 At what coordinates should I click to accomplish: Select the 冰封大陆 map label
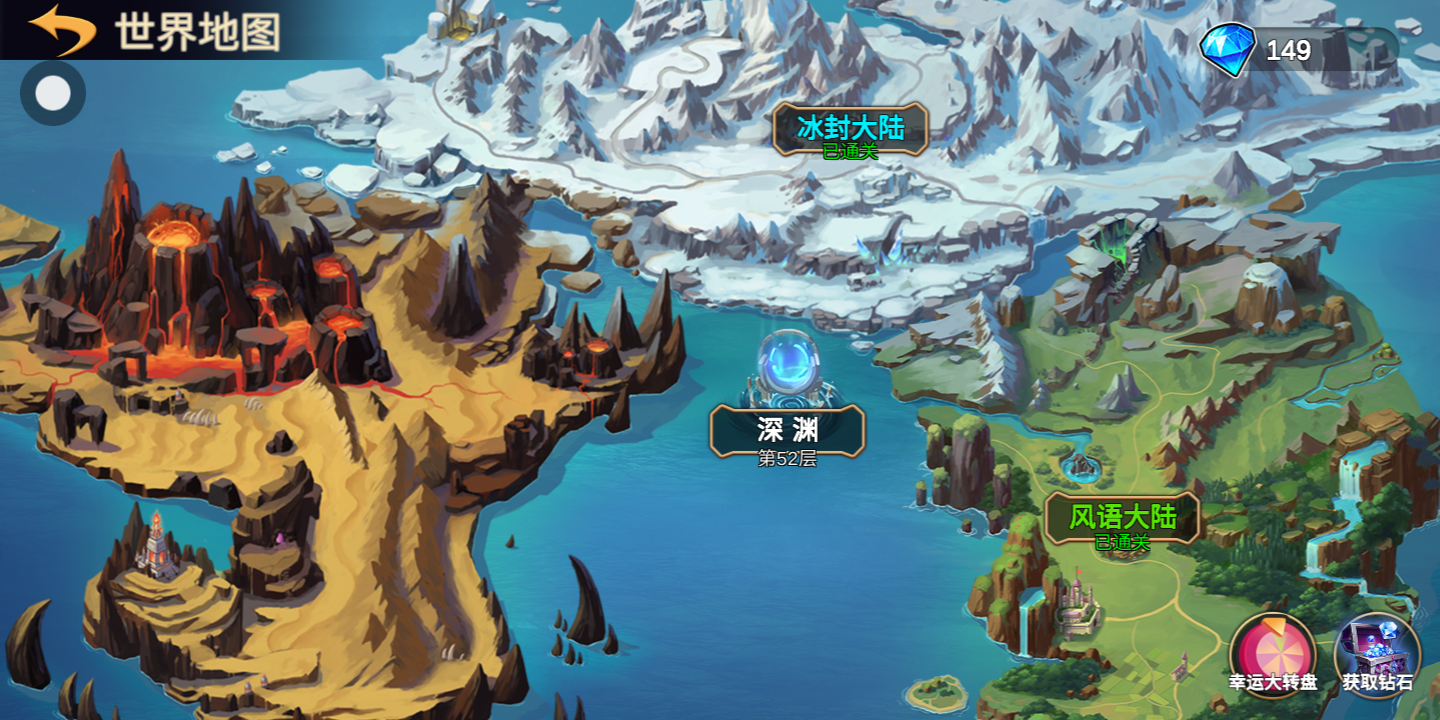(850, 129)
